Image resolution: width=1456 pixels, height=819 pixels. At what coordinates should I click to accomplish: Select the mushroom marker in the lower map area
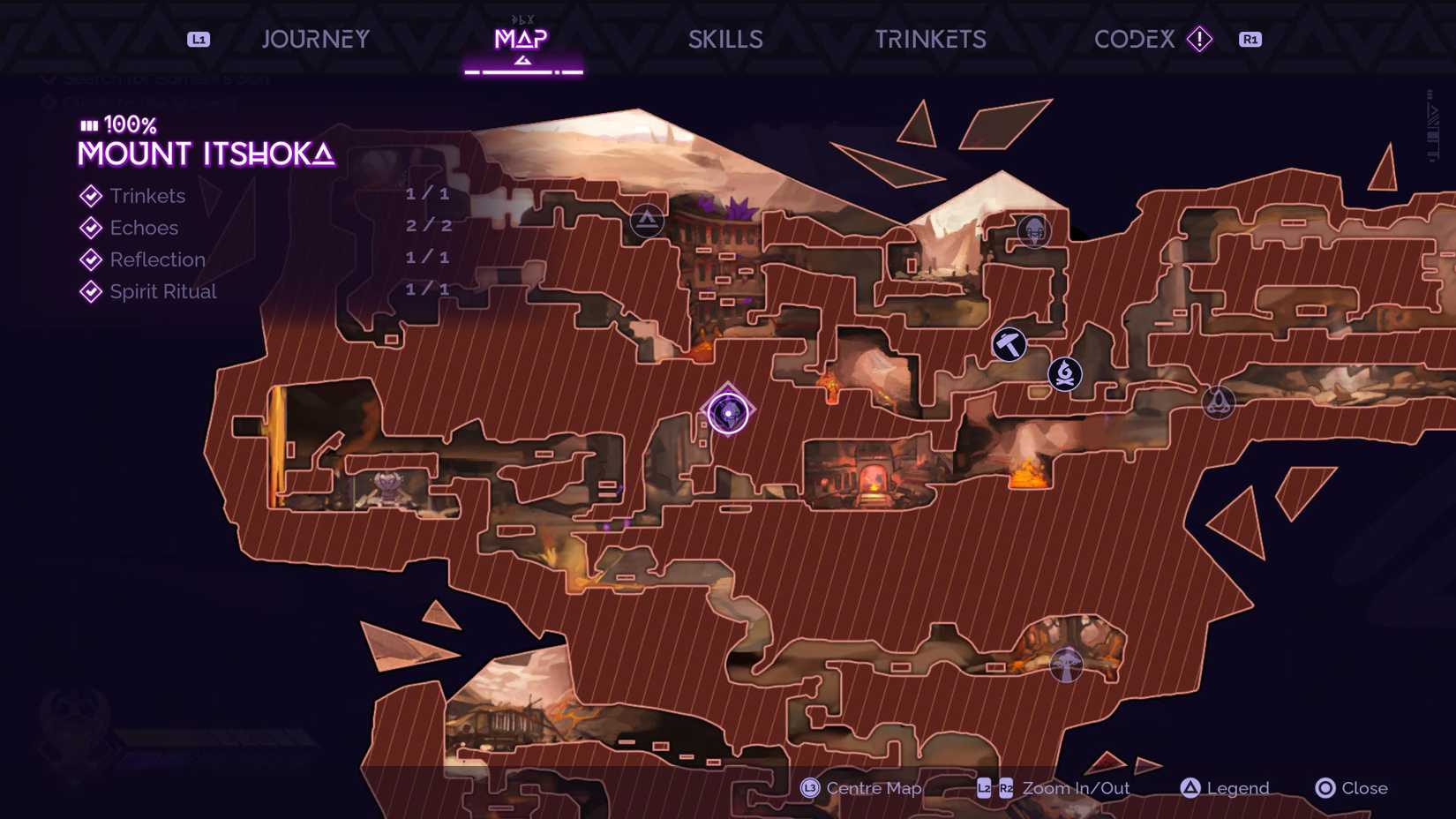[x=1066, y=665]
